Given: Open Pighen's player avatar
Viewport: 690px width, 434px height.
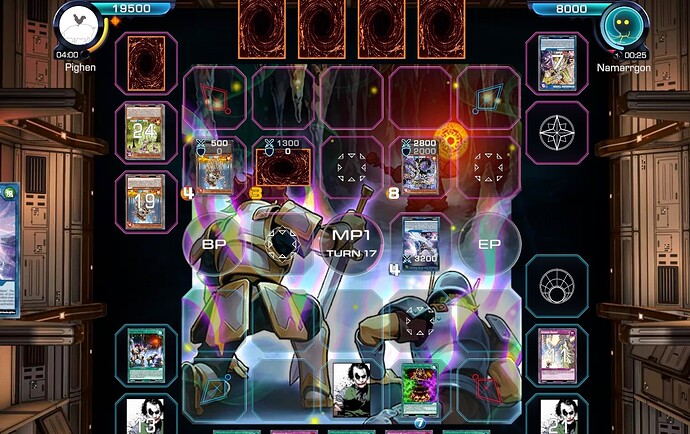Looking at the screenshot, I should pos(80,27).
